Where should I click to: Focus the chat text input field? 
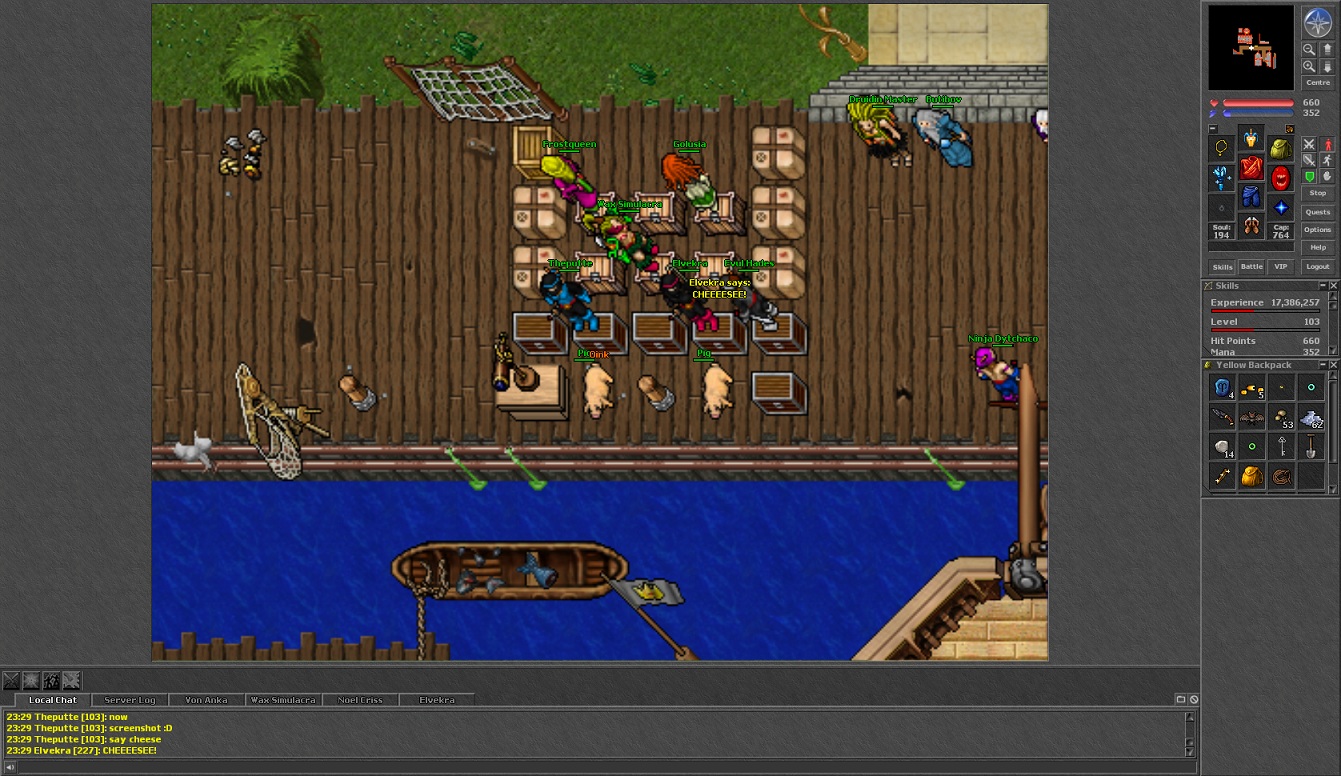600,767
